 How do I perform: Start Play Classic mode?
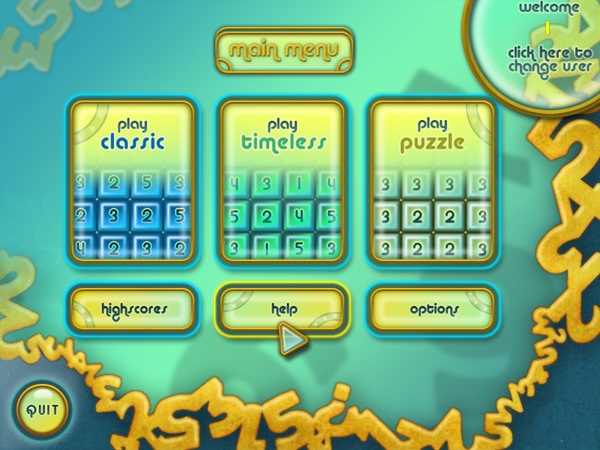pos(133,182)
